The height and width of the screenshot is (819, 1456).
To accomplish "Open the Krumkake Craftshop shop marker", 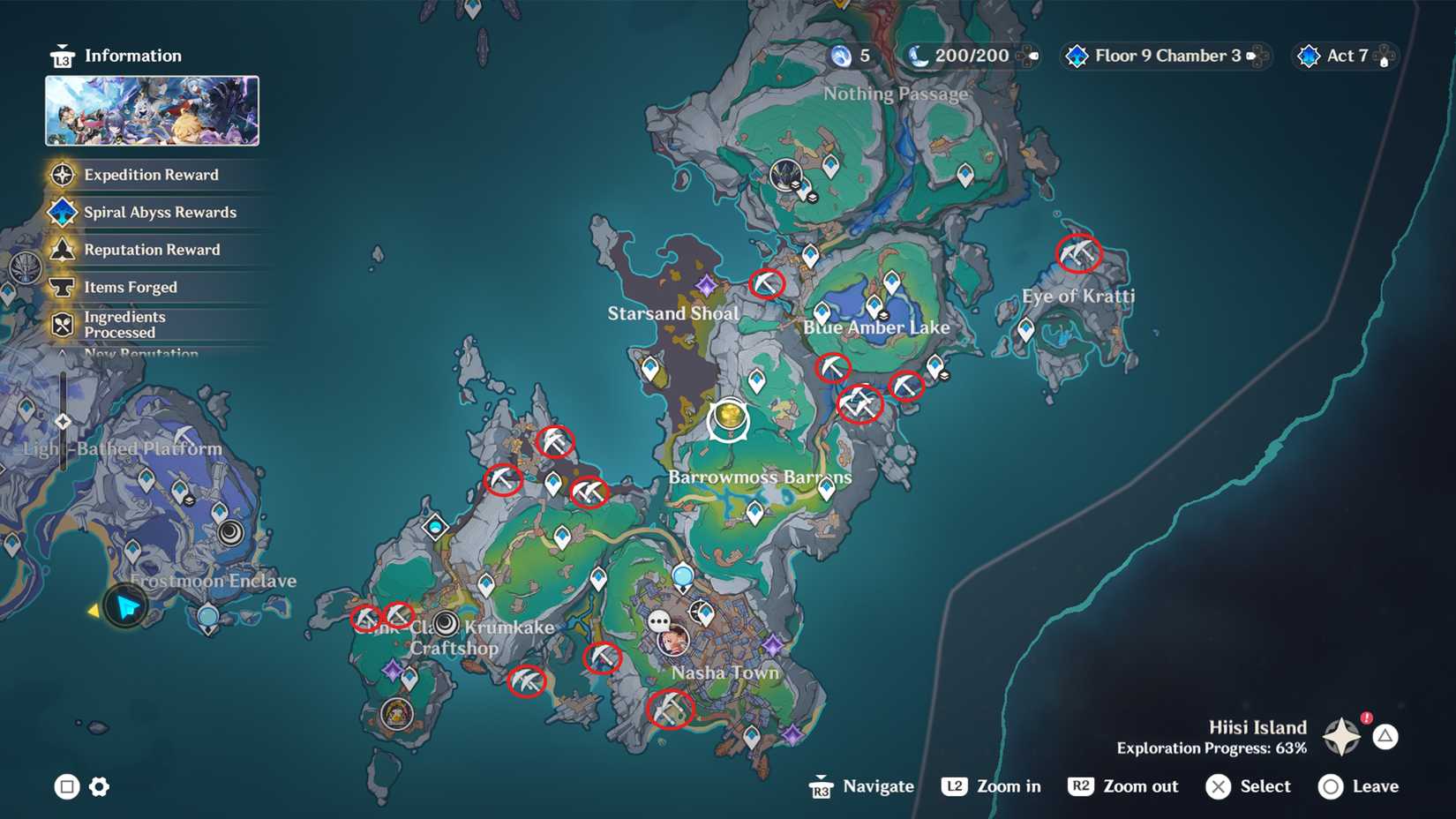I will 446,625.
